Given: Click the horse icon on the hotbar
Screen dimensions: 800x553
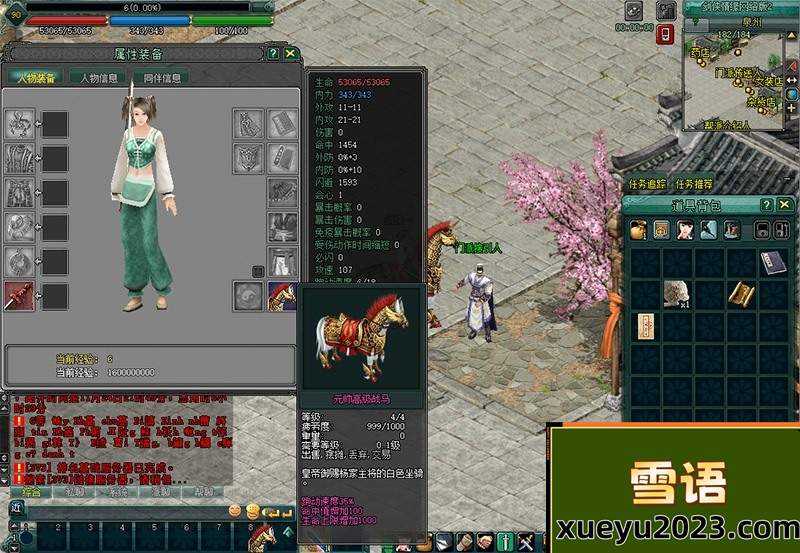Looking at the screenshot, I should click(x=262, y=537).
